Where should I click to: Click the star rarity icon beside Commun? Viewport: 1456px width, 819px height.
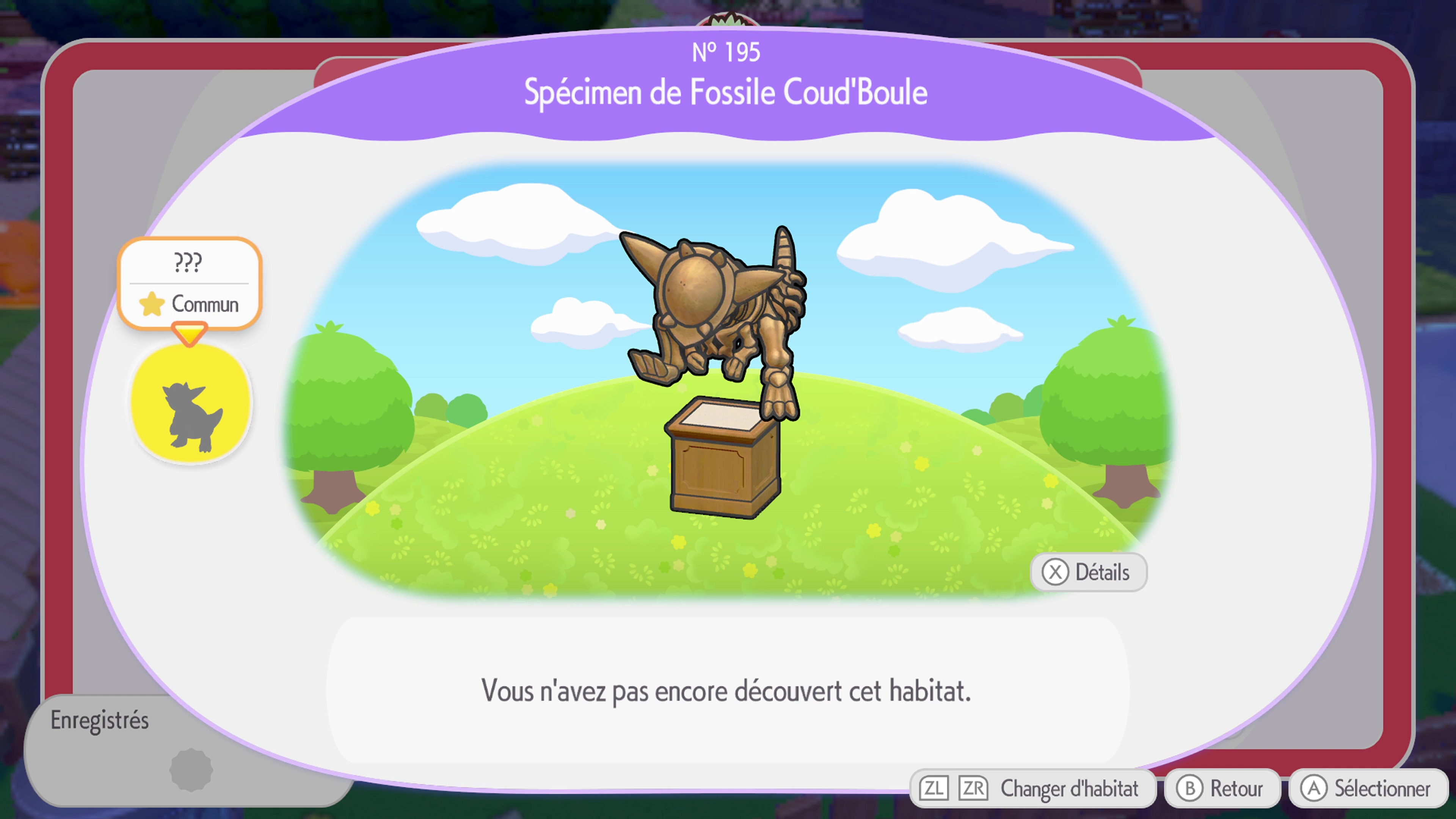point(152,304)
